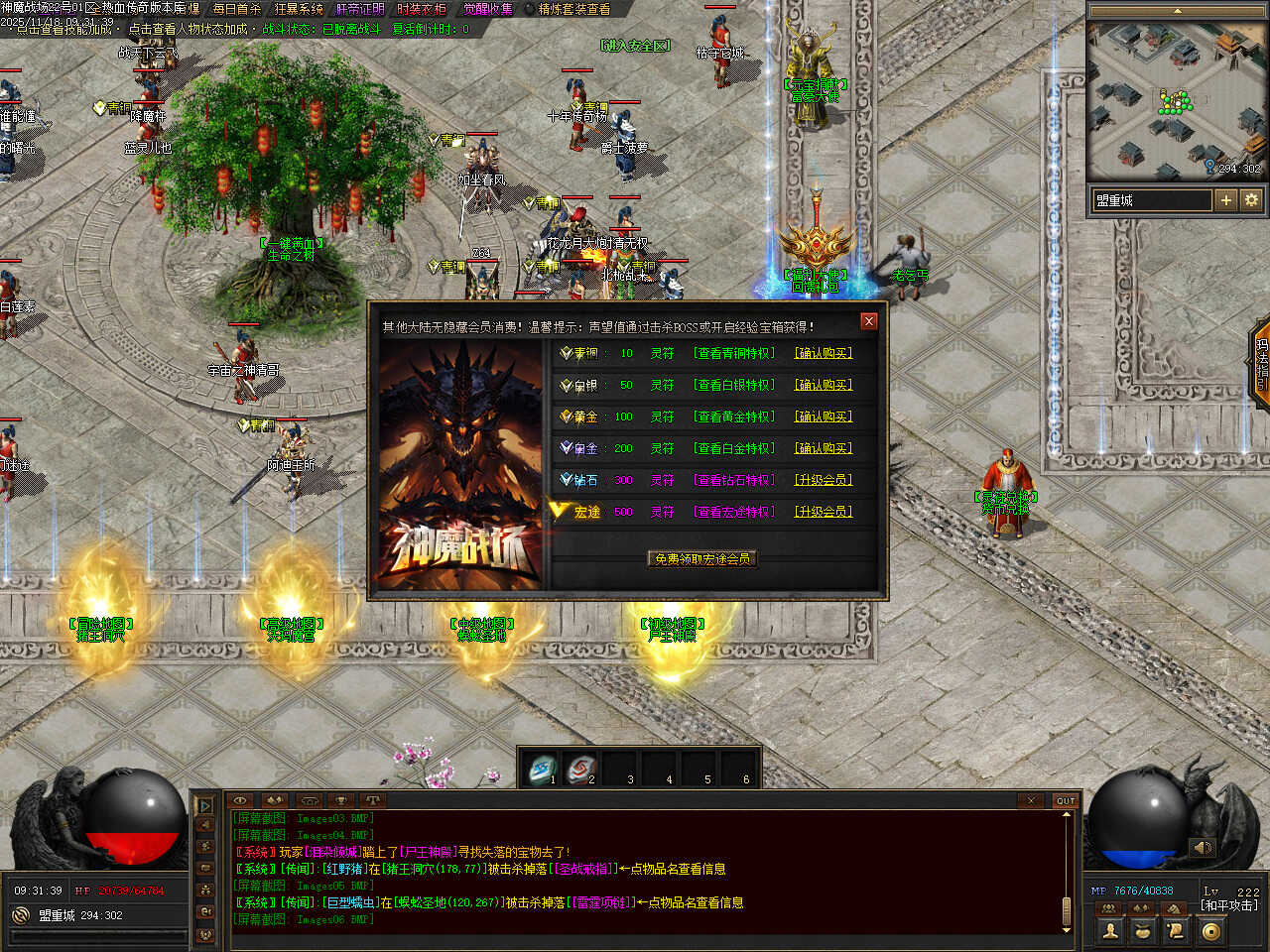The height and width of the screenshot is (952, 1270).
Task: Open 精炼套装查看 menu entry
Action: 573,9
